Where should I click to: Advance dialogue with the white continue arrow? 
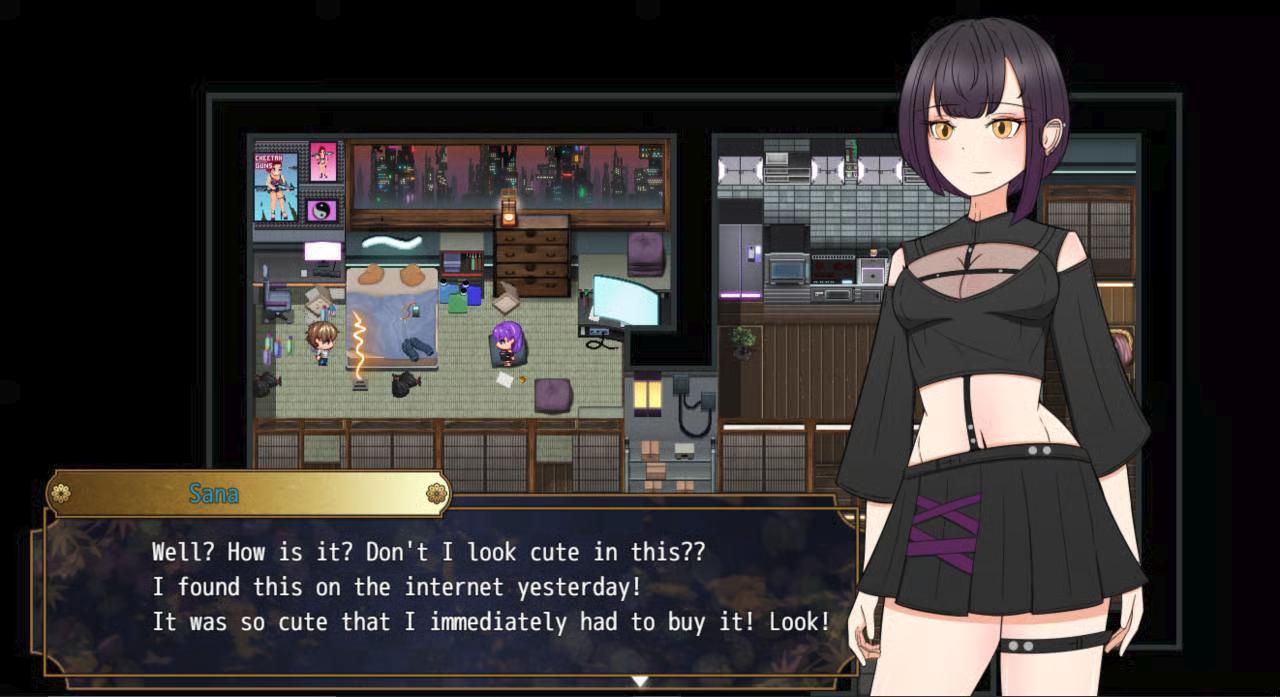(x=640, y=682)
